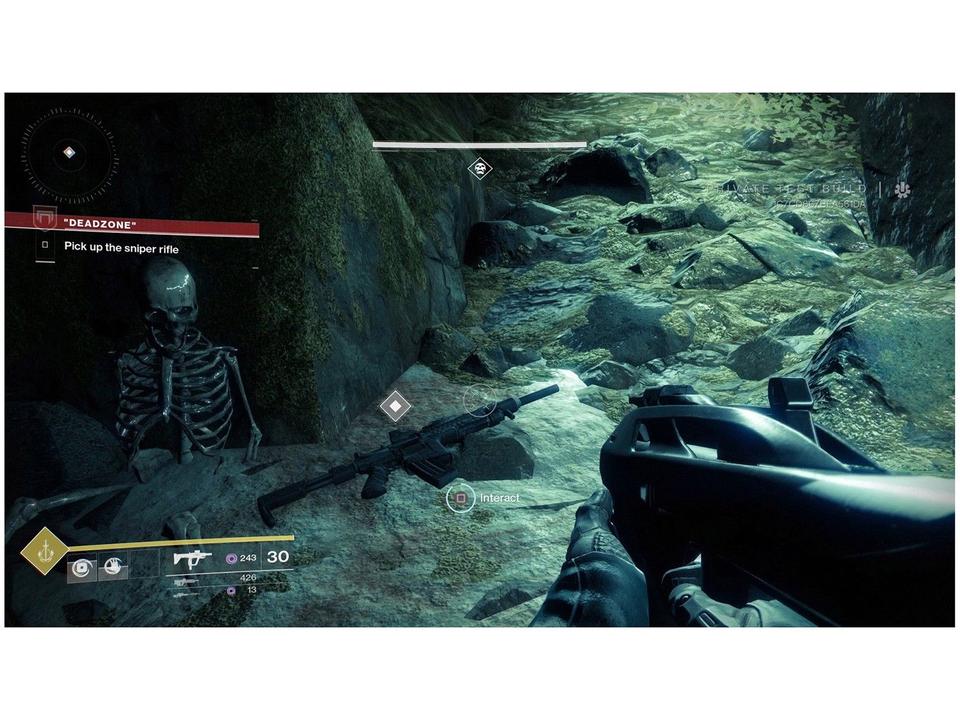The image size is (960, 720).
Task: Activate the golden diamond super ability icon
Action: pos(44,550)
